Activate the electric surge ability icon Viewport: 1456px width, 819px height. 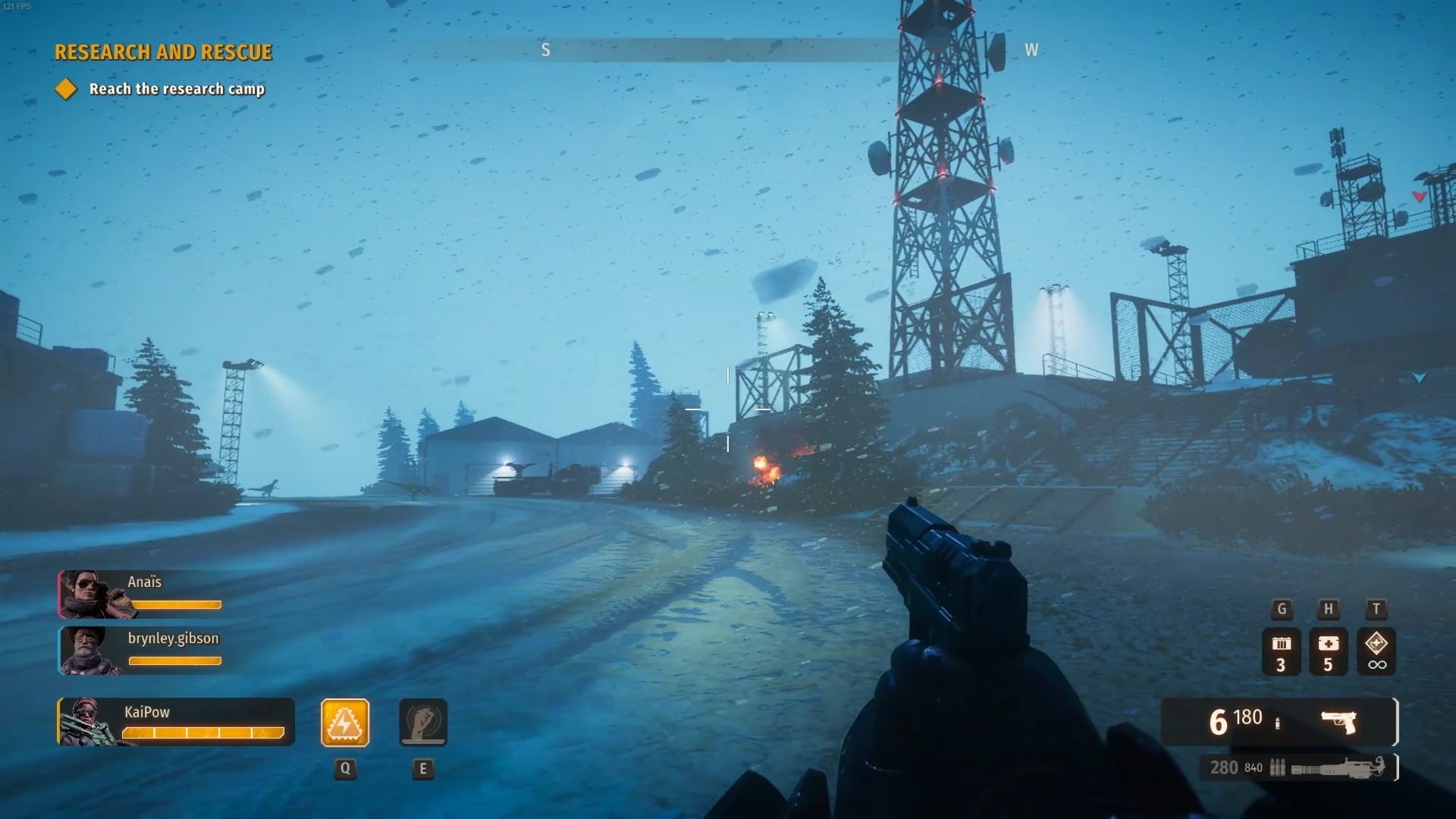tap(345, 723)
